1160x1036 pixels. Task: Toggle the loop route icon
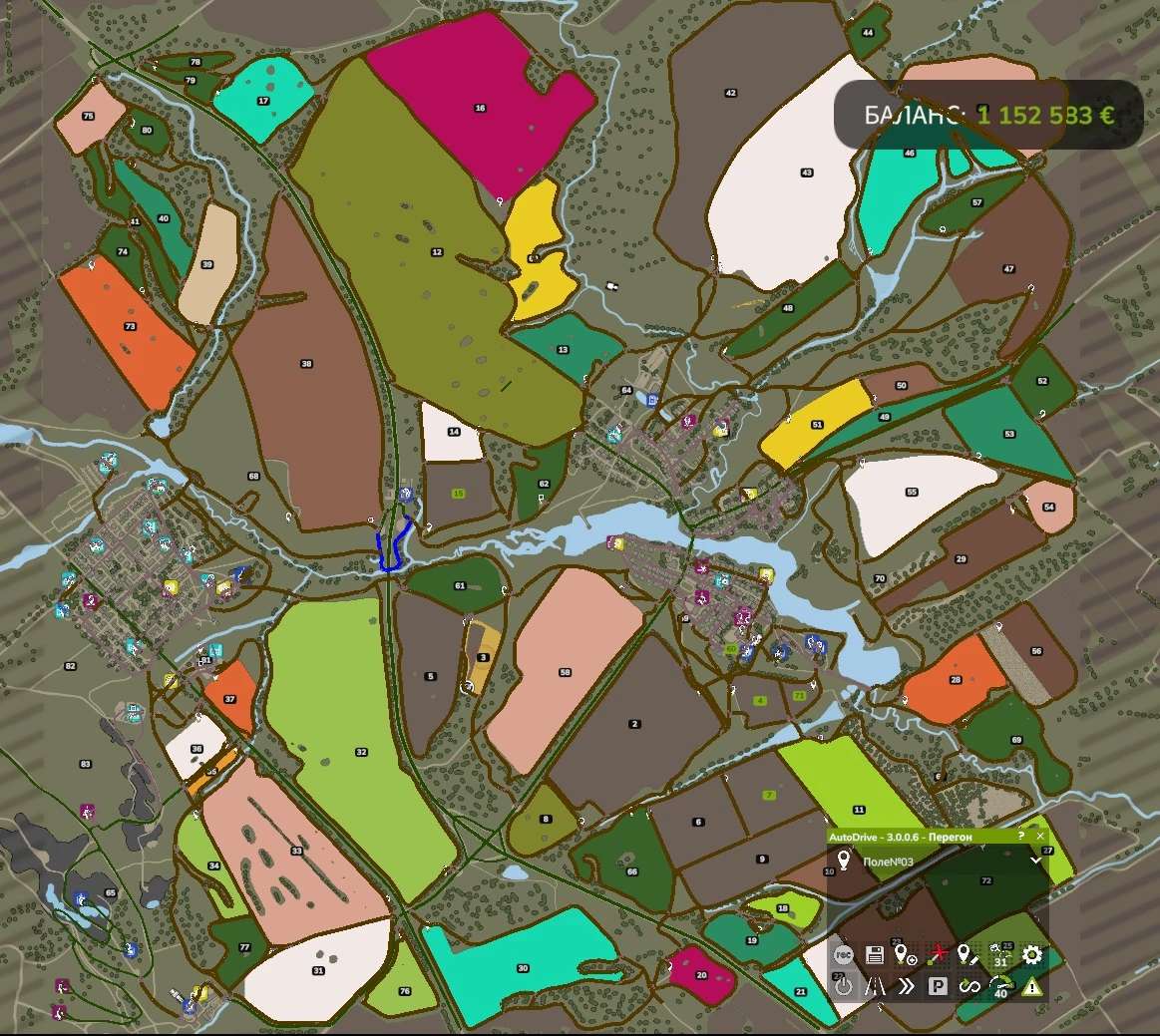click(968, 986)
